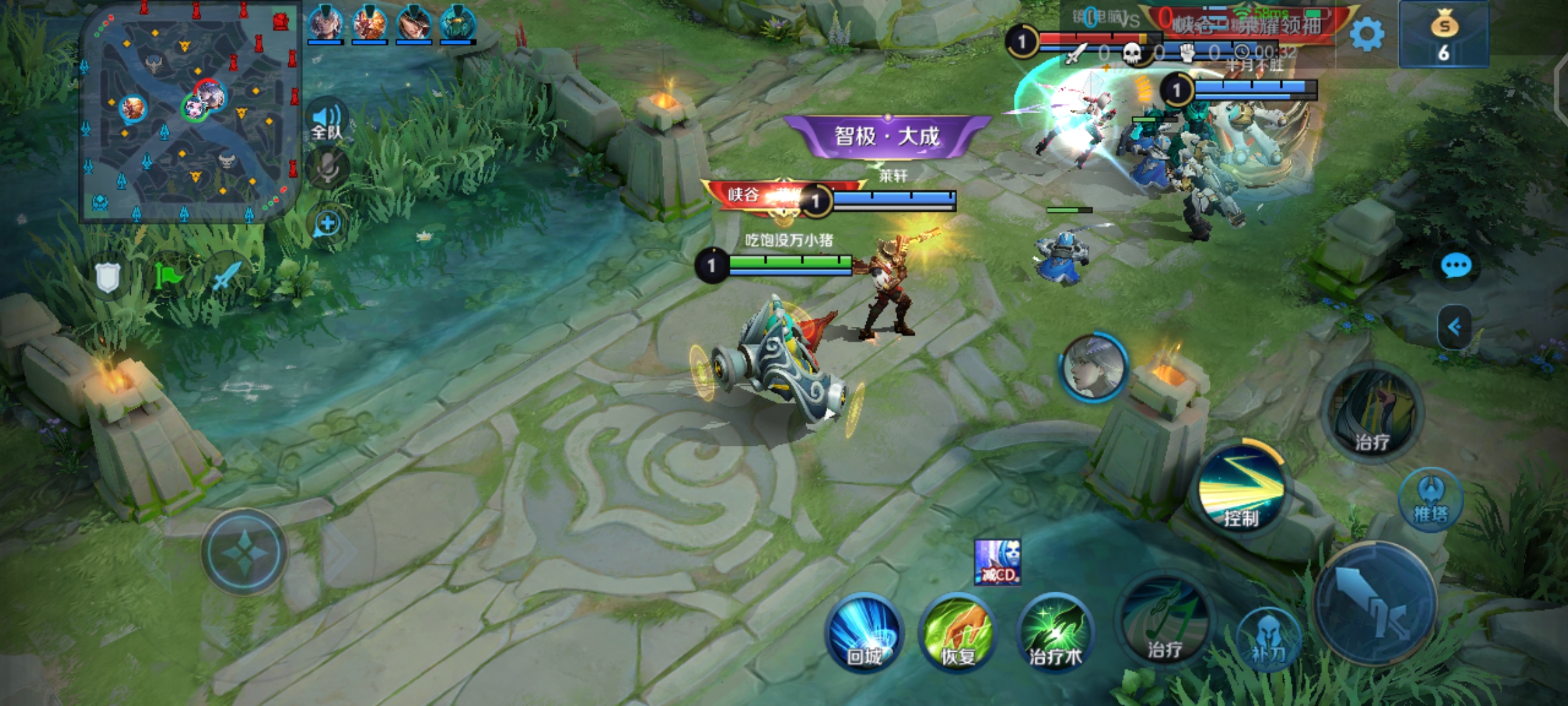The width and height of the screenshot is (1568, 706).
Task: Tap the 推塔 tower attack button
Action: click(1431, 500)
